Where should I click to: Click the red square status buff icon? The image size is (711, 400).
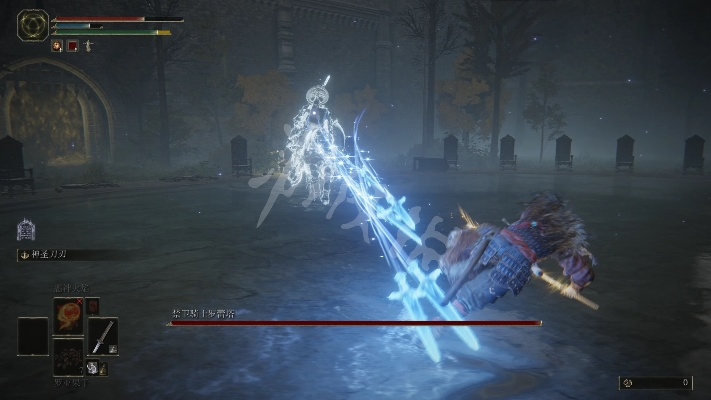[x=72, y=46]
